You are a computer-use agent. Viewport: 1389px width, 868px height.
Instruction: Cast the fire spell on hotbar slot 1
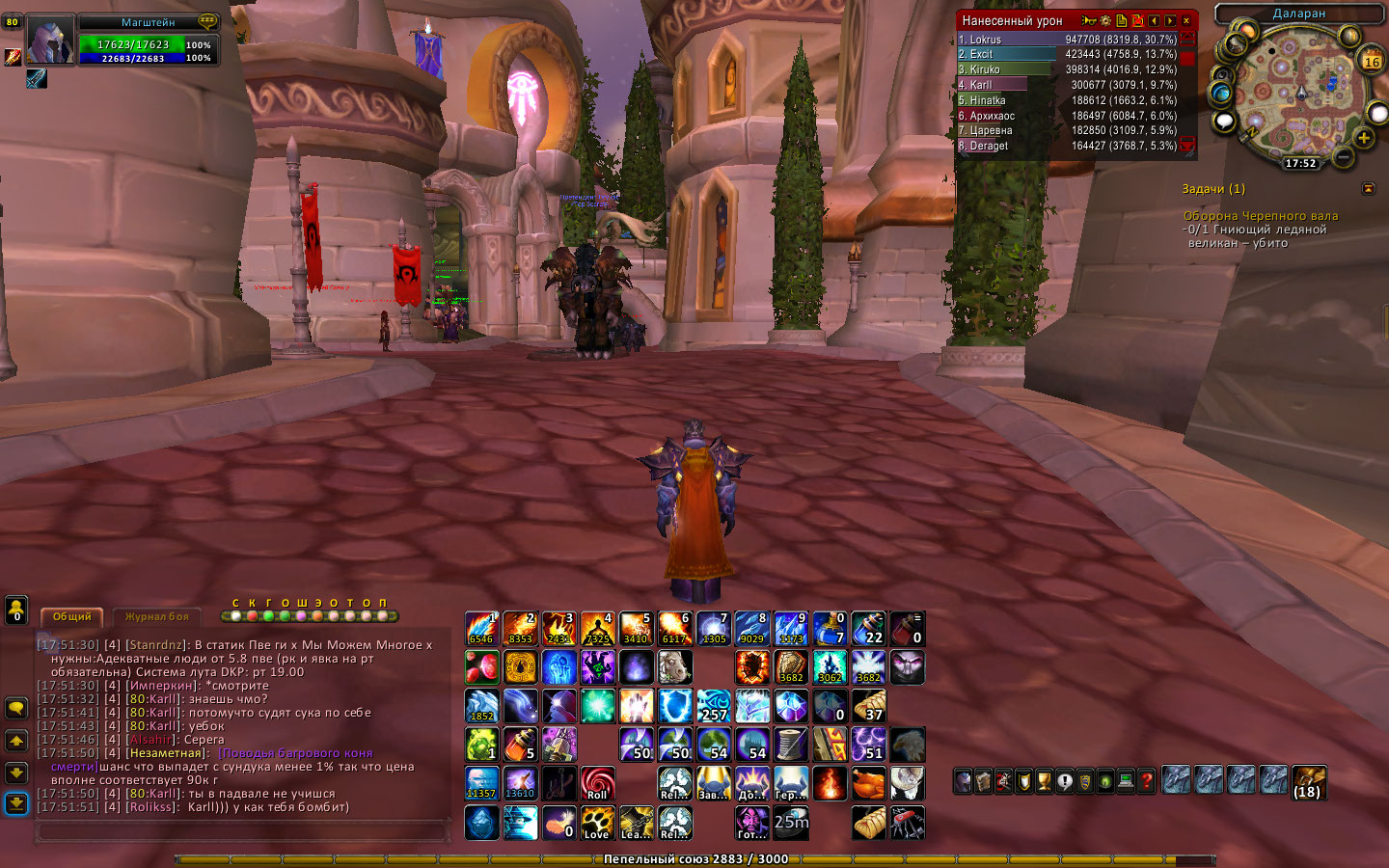(x=481, y=629)
